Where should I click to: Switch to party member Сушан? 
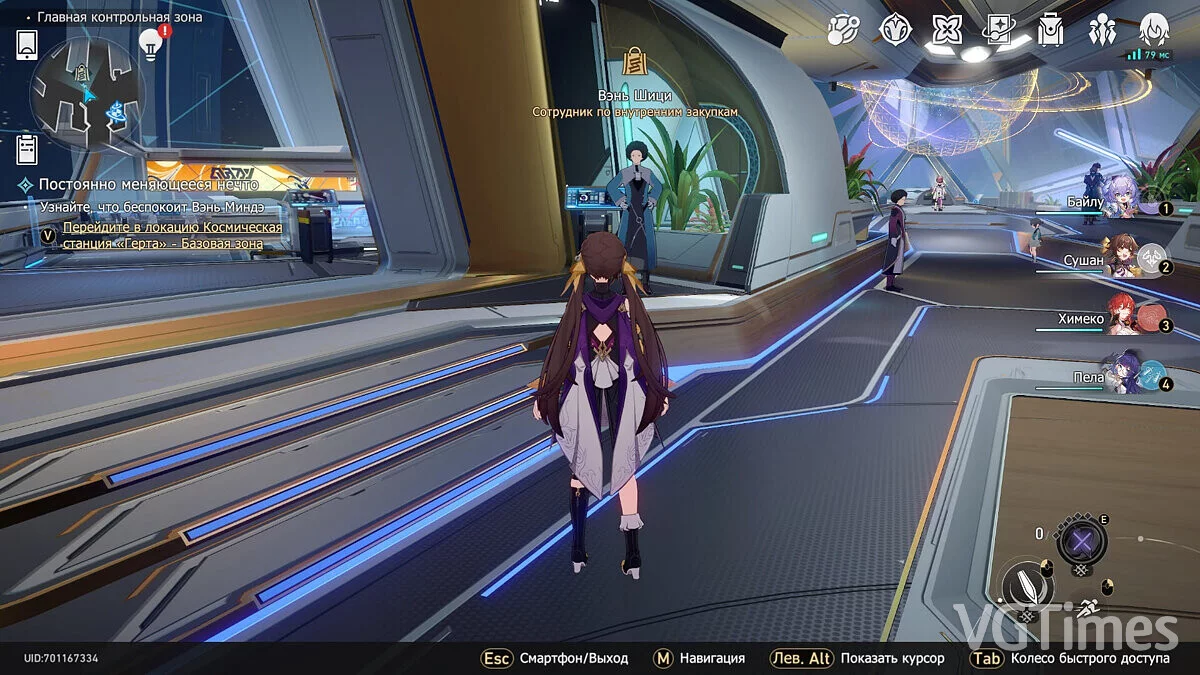(1121, 260)
